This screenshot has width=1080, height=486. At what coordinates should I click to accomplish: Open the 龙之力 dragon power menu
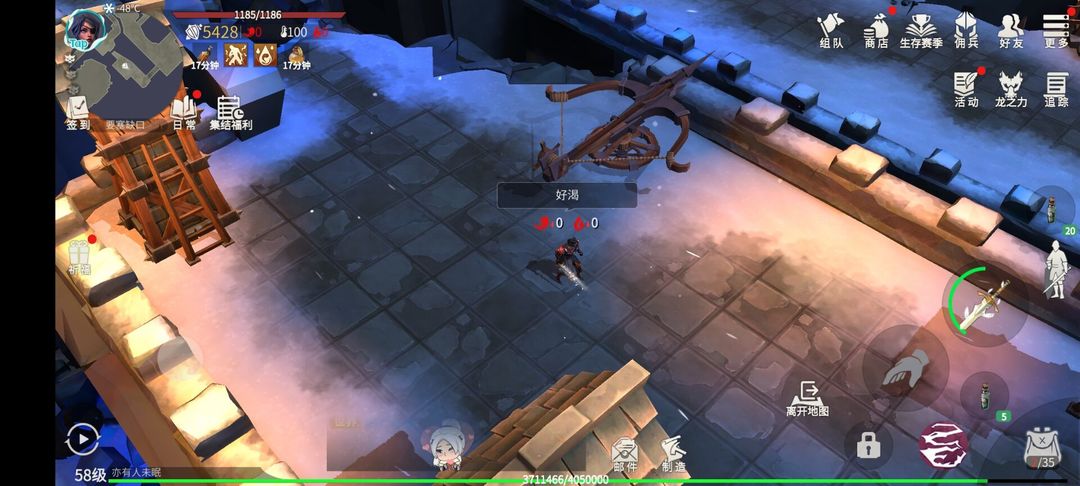[1012, 89]
